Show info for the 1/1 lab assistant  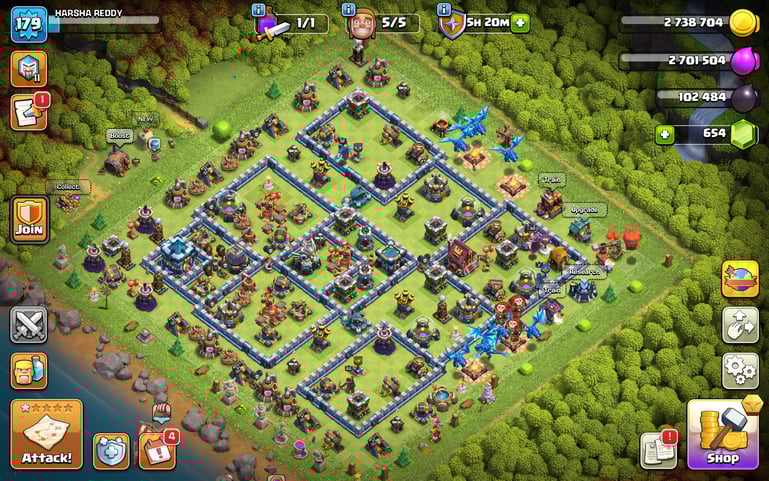click(x=259, y=9)
